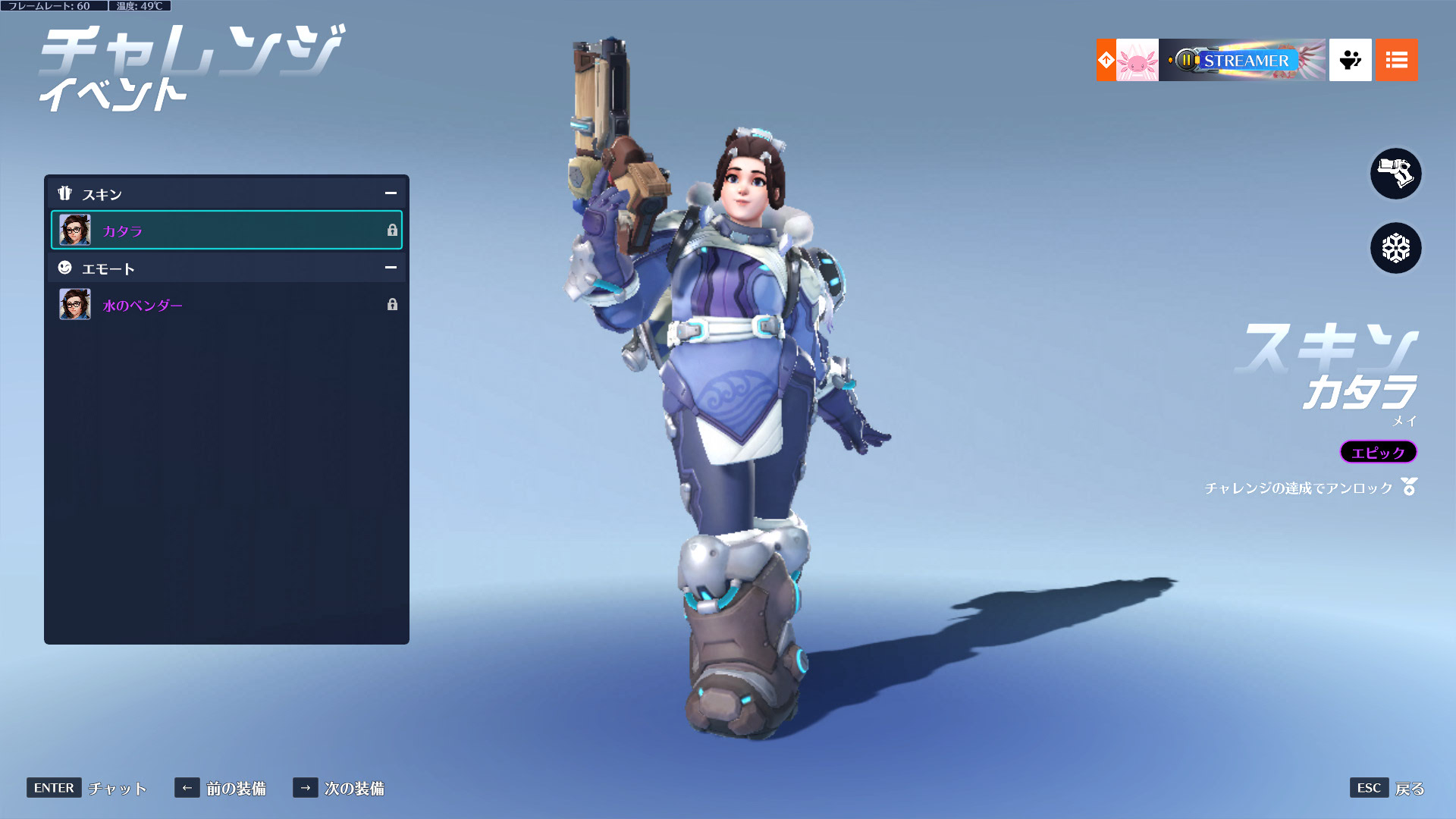Click the pink axolotl player avatar
This screenshot has width=1456, height=819.
(1137, 60)
